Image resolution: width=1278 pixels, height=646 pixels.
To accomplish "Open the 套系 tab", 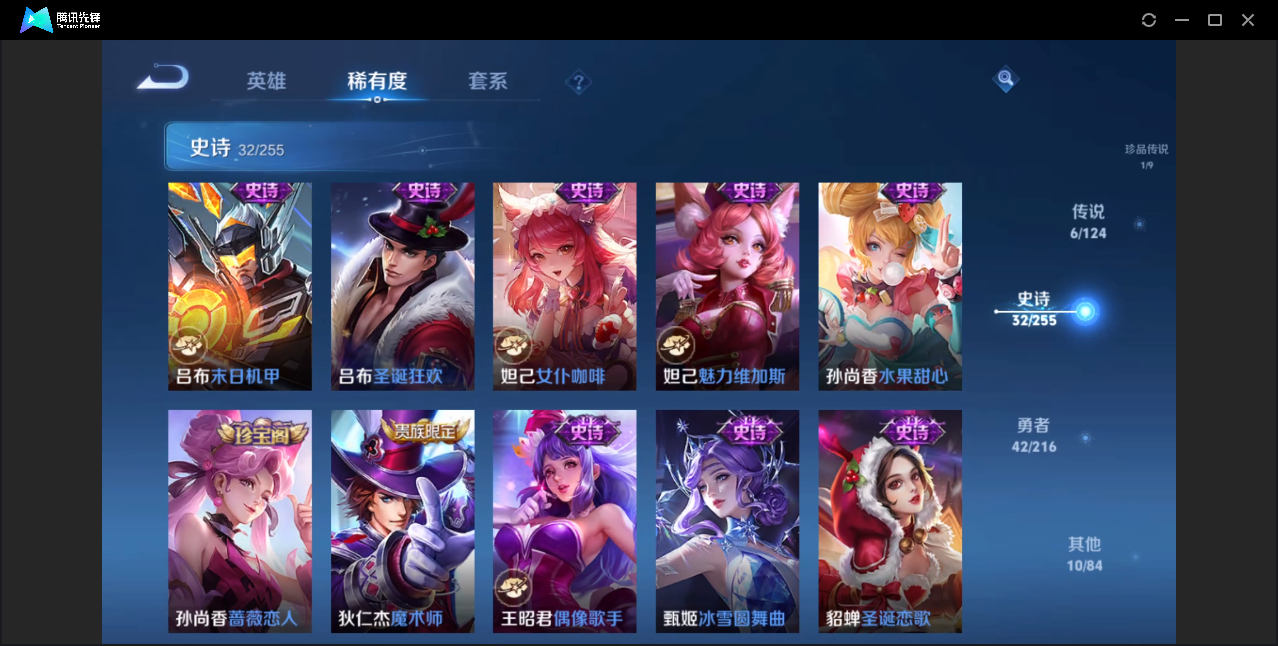I will tap(488, 81).
